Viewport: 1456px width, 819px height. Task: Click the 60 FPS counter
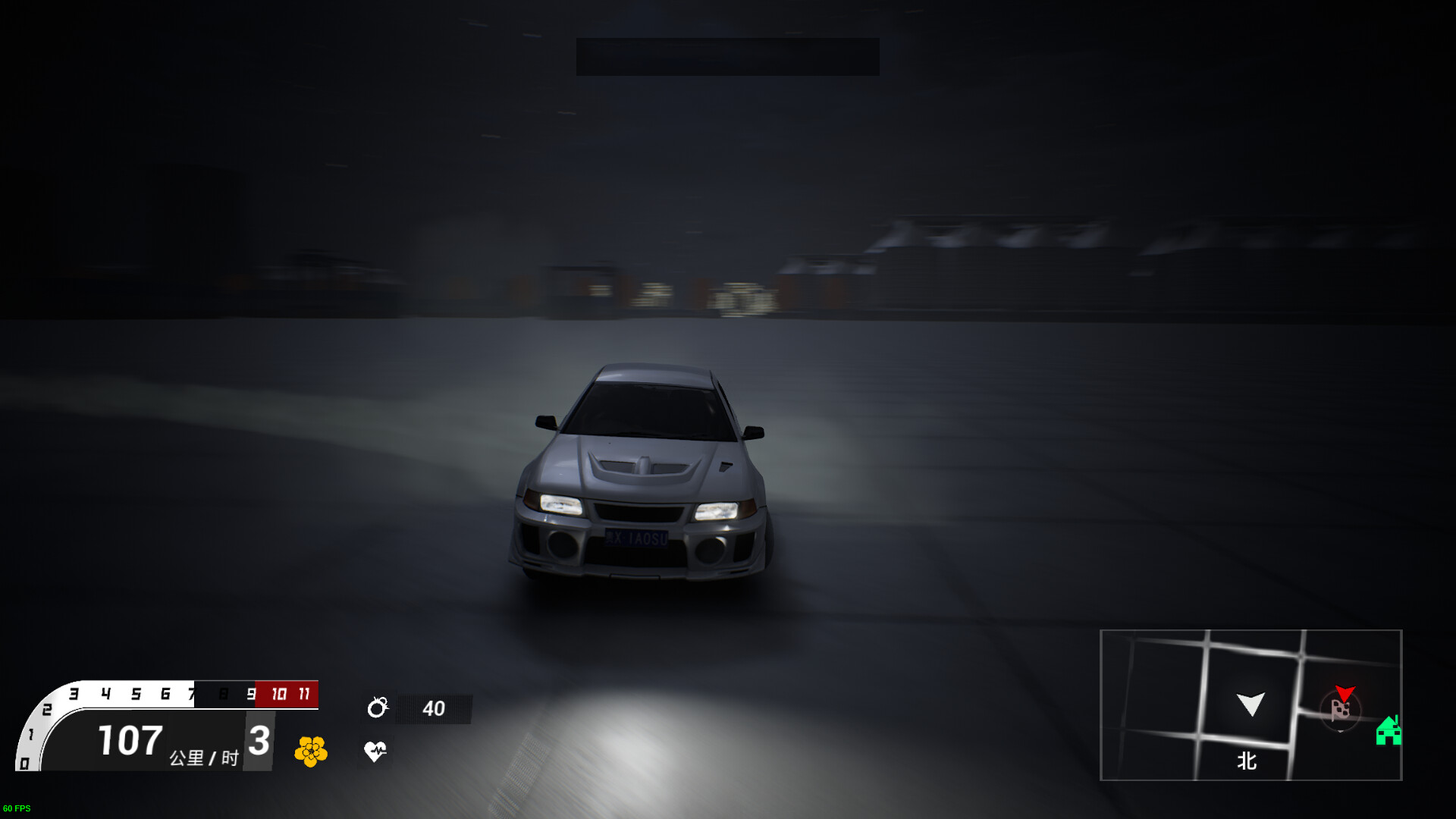click(x=17, y=808)
